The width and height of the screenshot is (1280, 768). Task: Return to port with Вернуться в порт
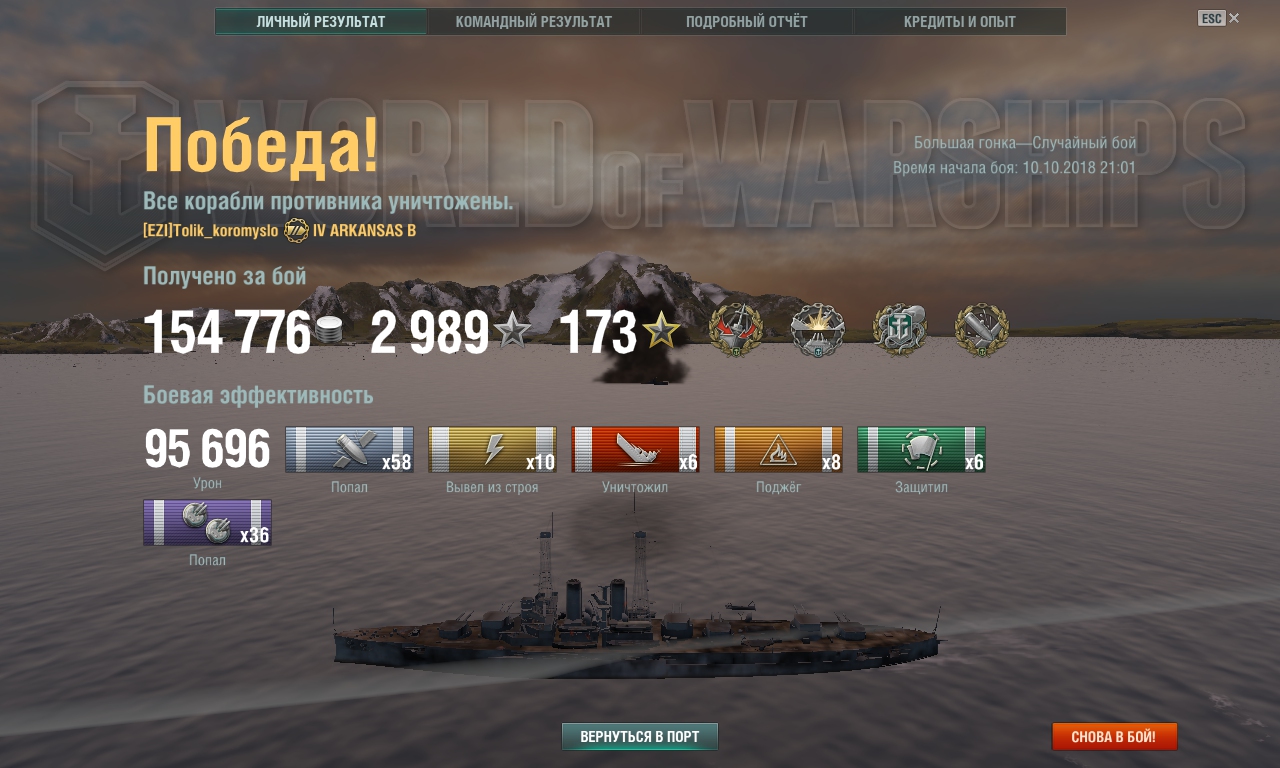[x=640, y=737]
